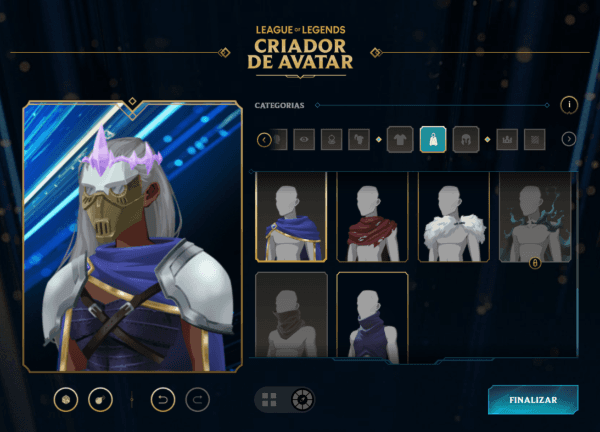600x432 pixels.
Task: Switch to the t-shirt category tab
Action: click(400, 139)
